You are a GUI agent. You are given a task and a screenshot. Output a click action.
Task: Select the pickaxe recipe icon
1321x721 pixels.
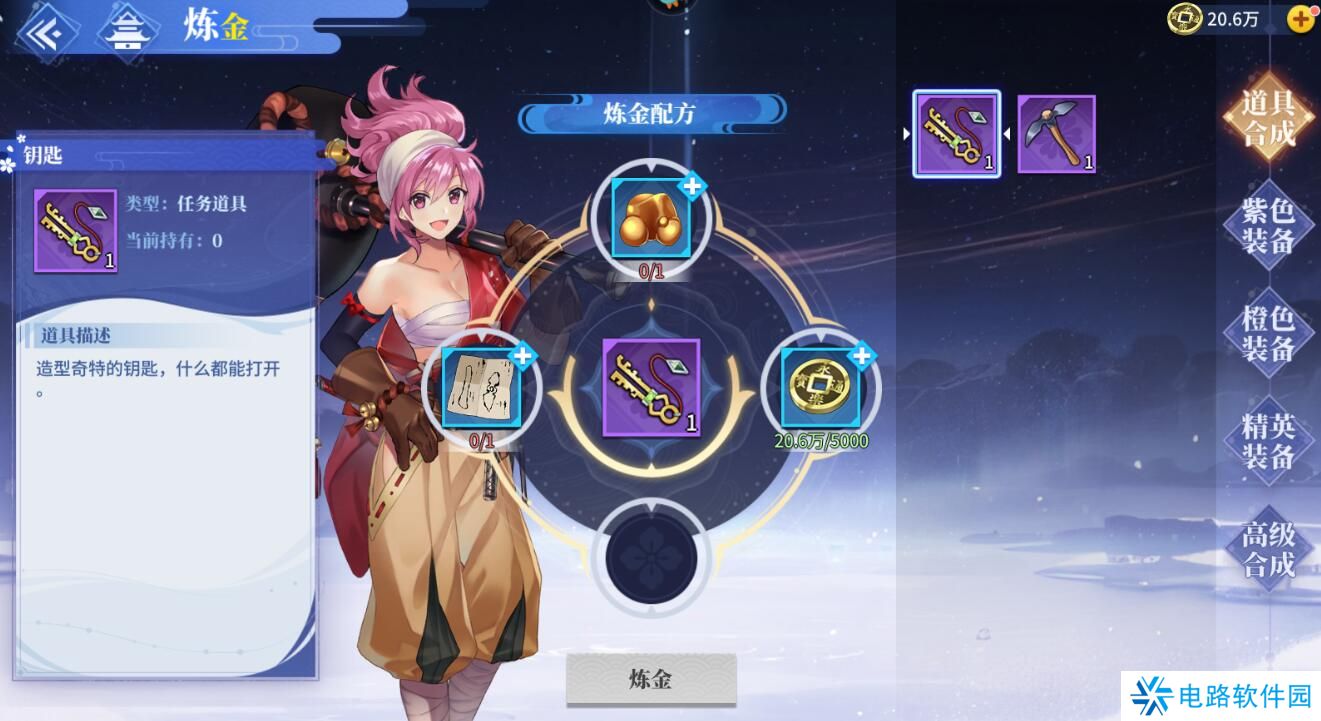click(x=1055, y=132)
